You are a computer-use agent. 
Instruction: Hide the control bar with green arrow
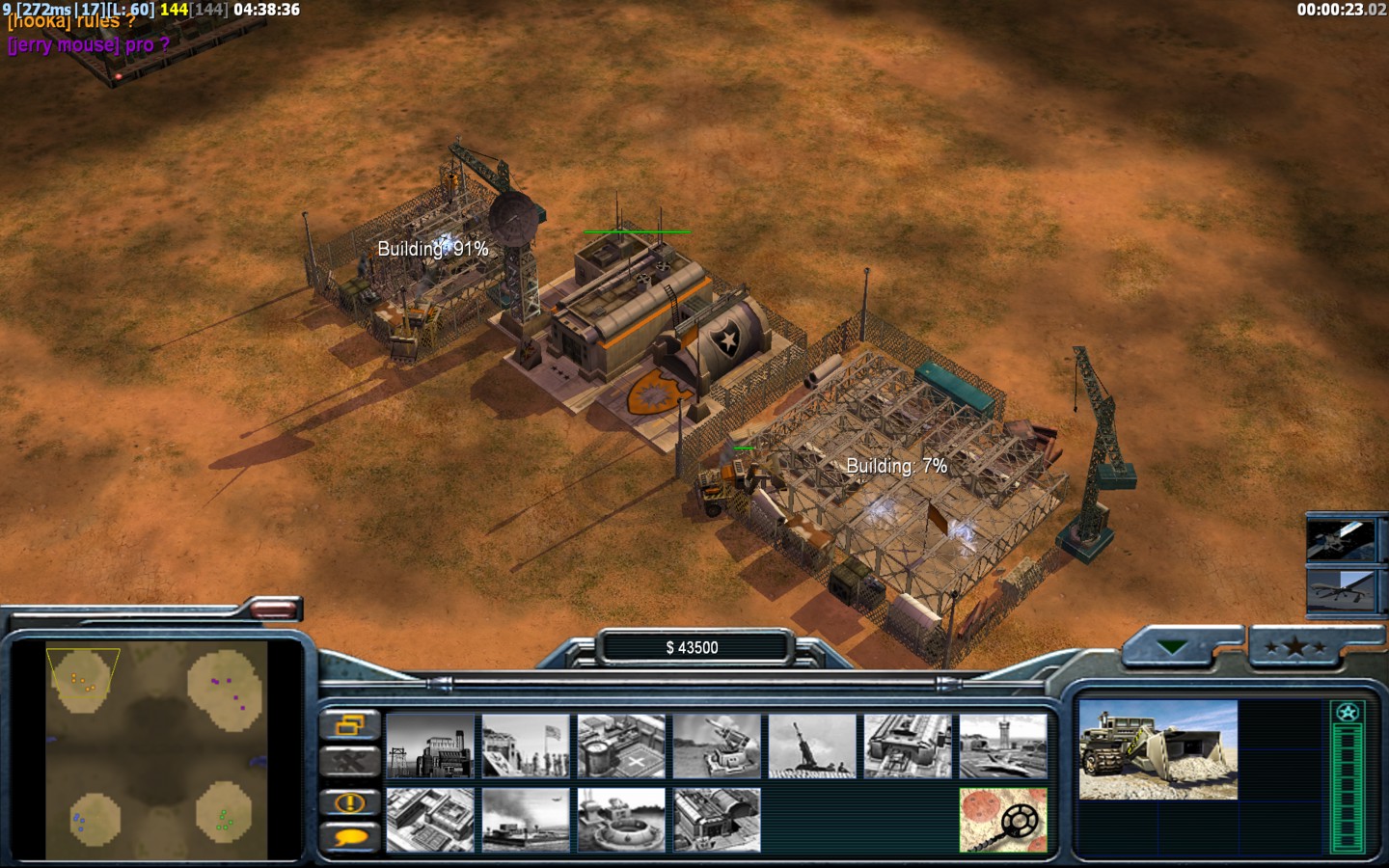coord(1174,647)
